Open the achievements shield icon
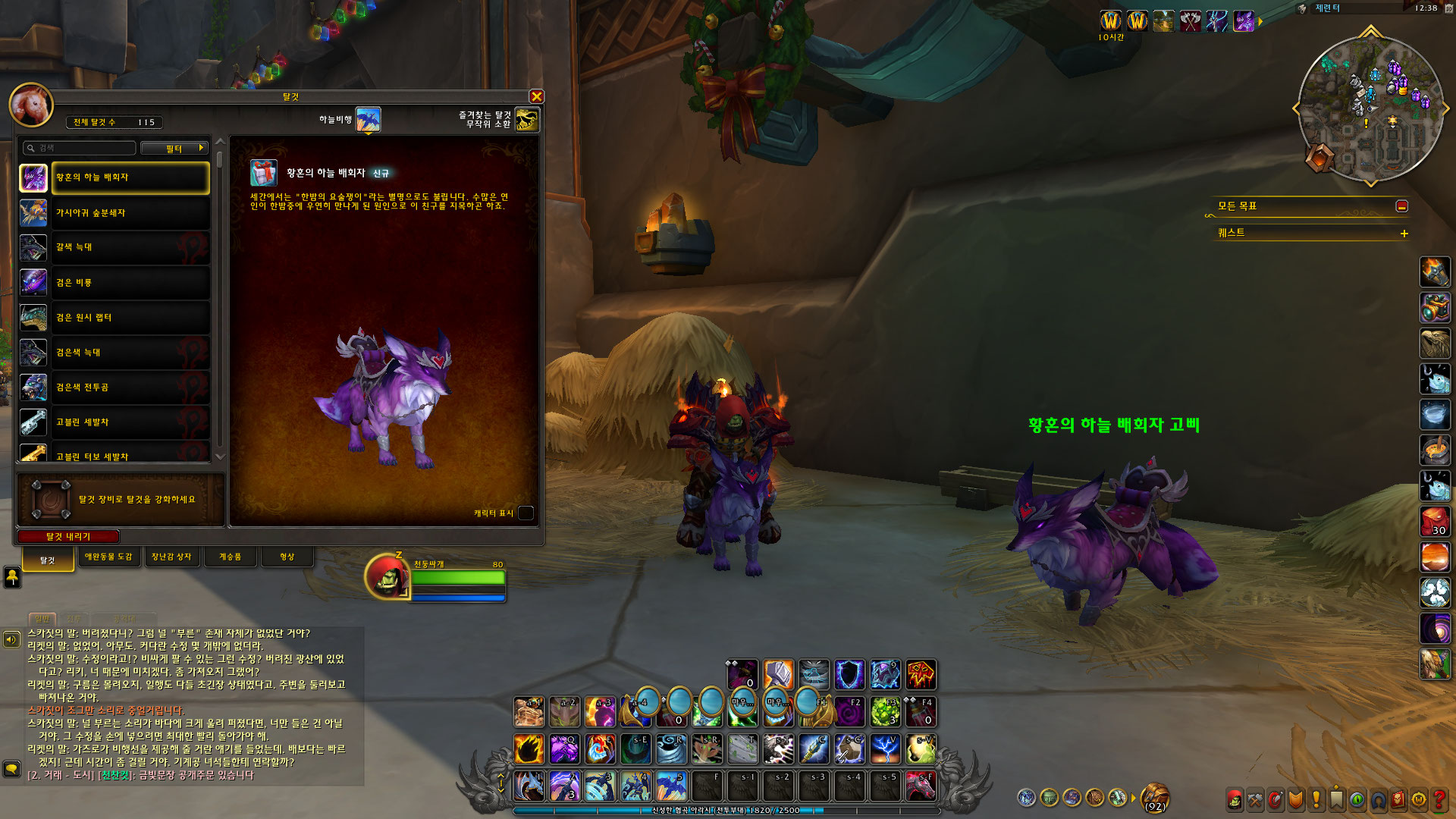 1295,799
